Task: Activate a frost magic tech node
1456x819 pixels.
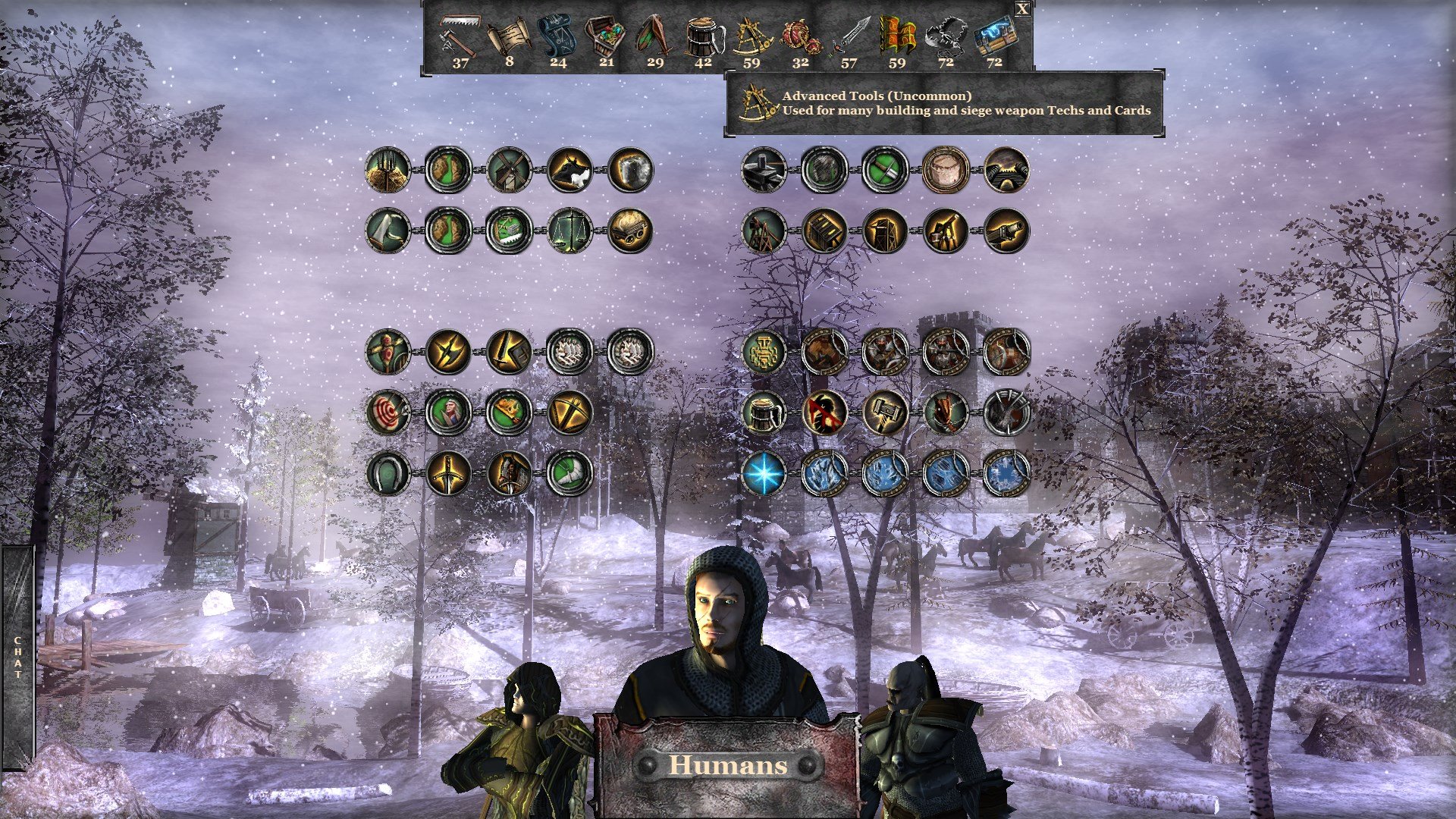Action: (824, 472)
